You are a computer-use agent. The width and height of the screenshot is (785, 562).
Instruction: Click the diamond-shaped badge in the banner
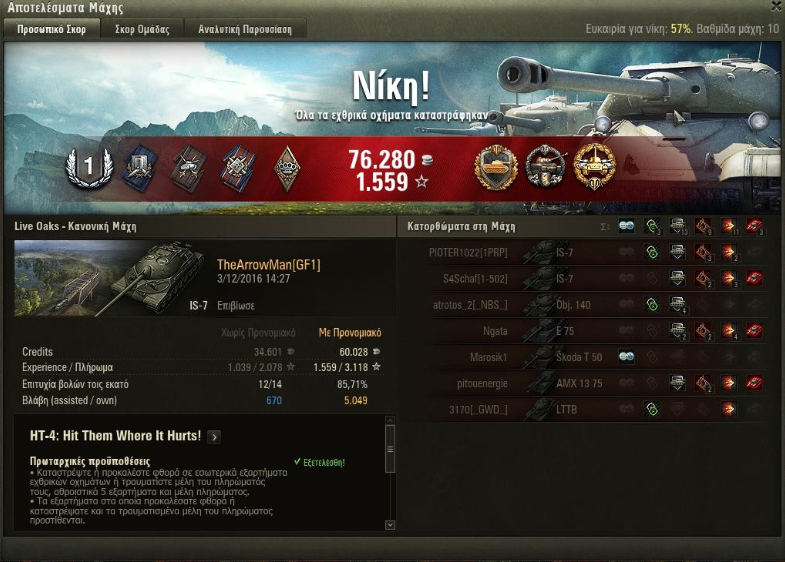(287, 167)
